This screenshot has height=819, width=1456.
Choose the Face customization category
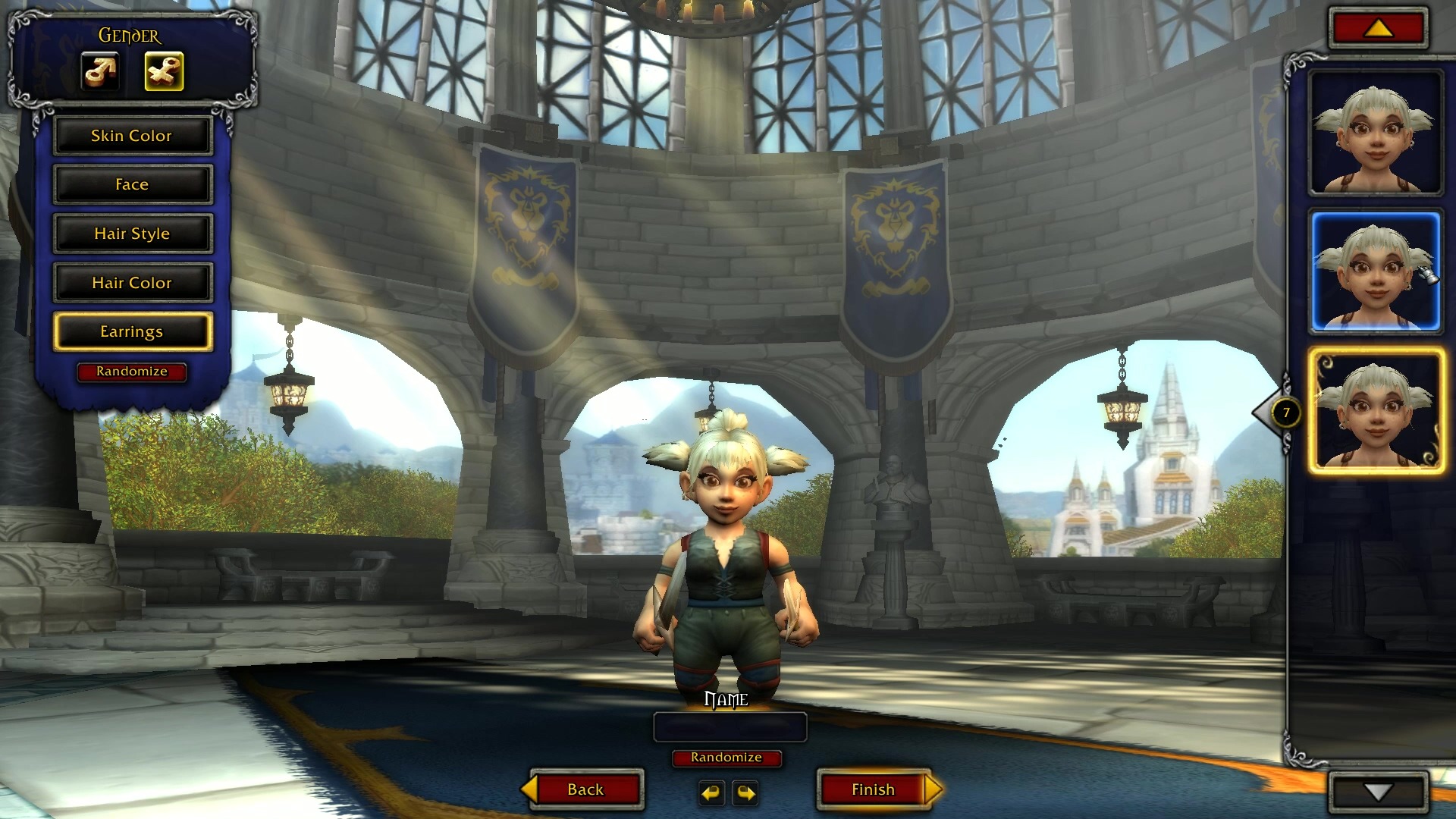(x=132, y=184)
